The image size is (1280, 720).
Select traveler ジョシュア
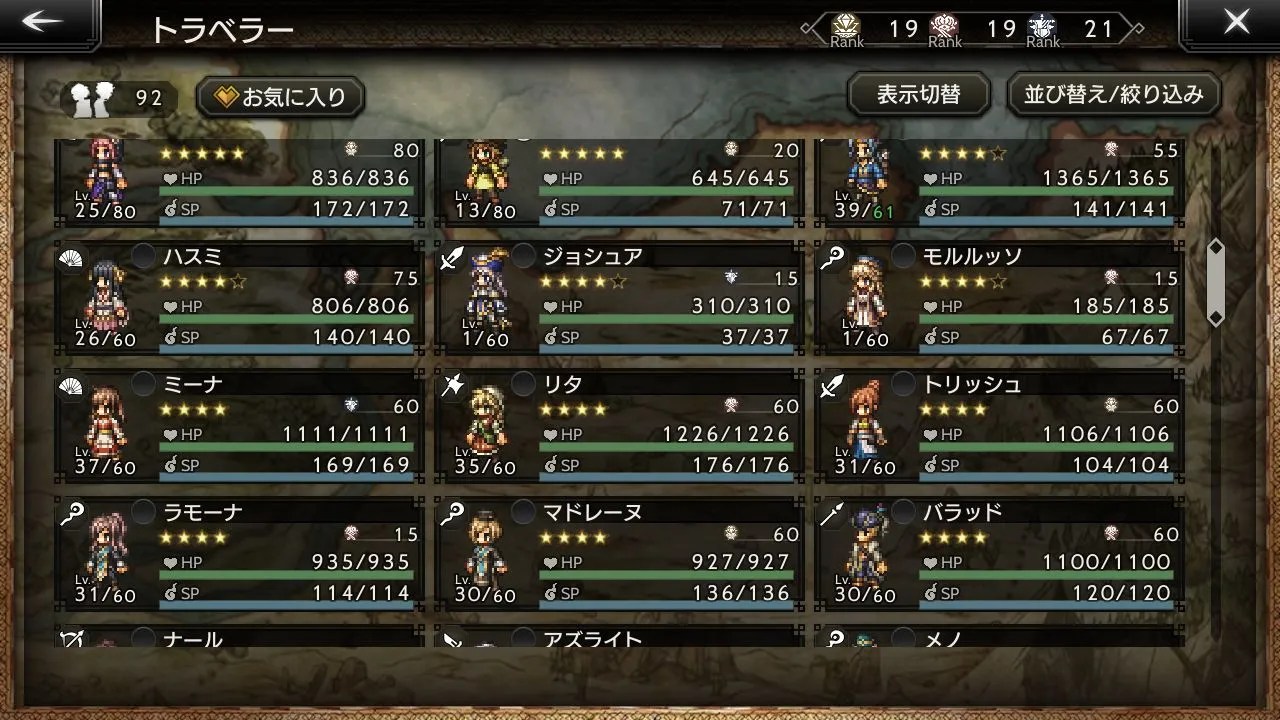[x=618, y=297]
